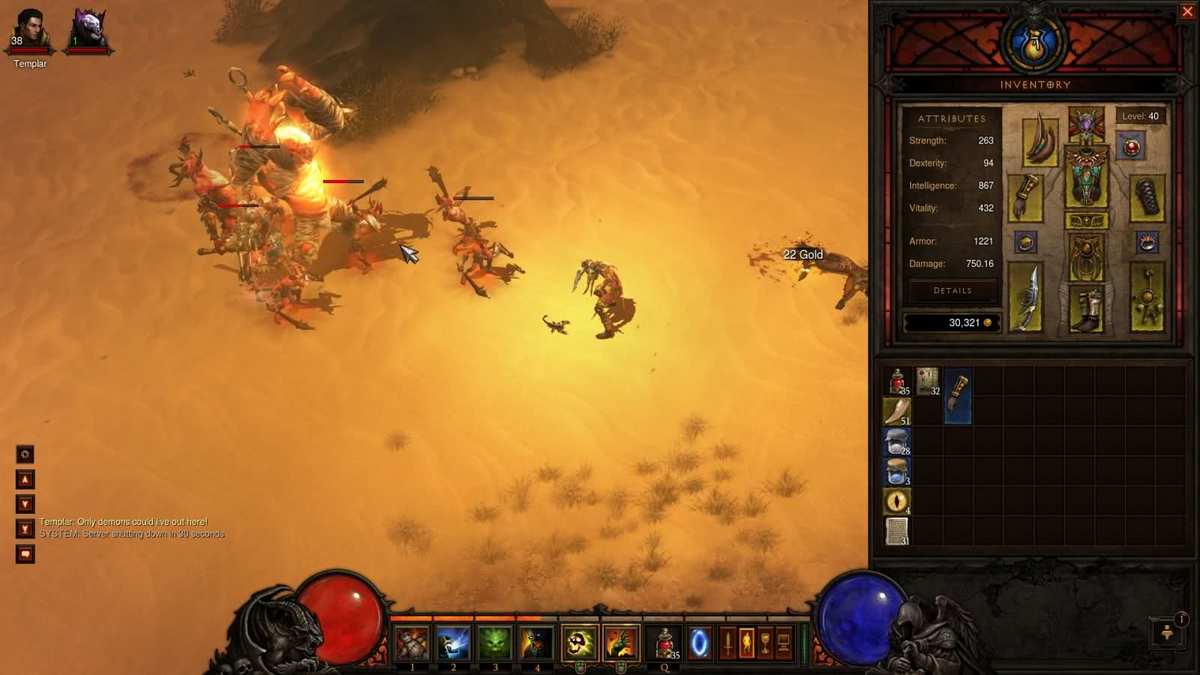Select the equipped curved dagger weapon
1200x675 pixels.
(1025, 297)
